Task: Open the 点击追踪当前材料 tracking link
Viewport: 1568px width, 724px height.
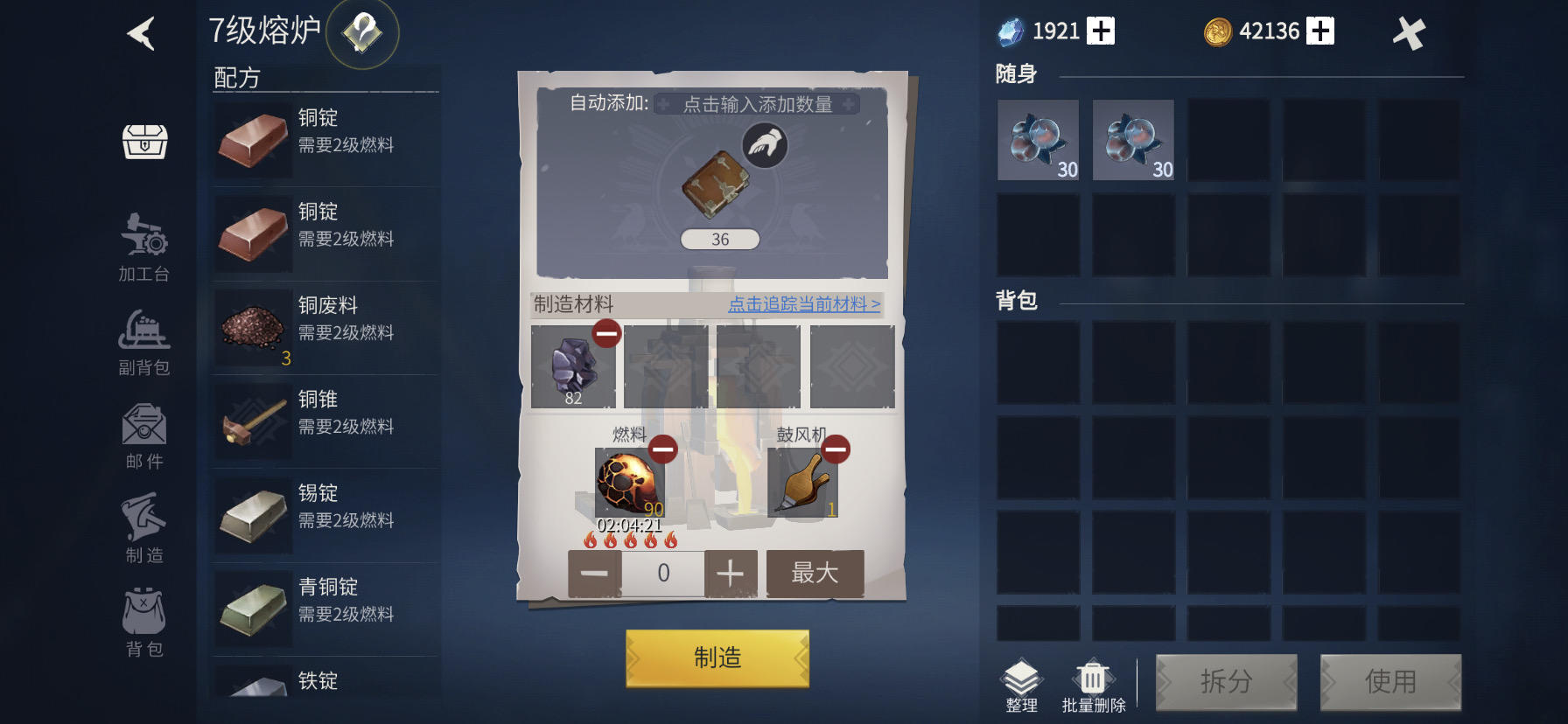Action: 802,305
